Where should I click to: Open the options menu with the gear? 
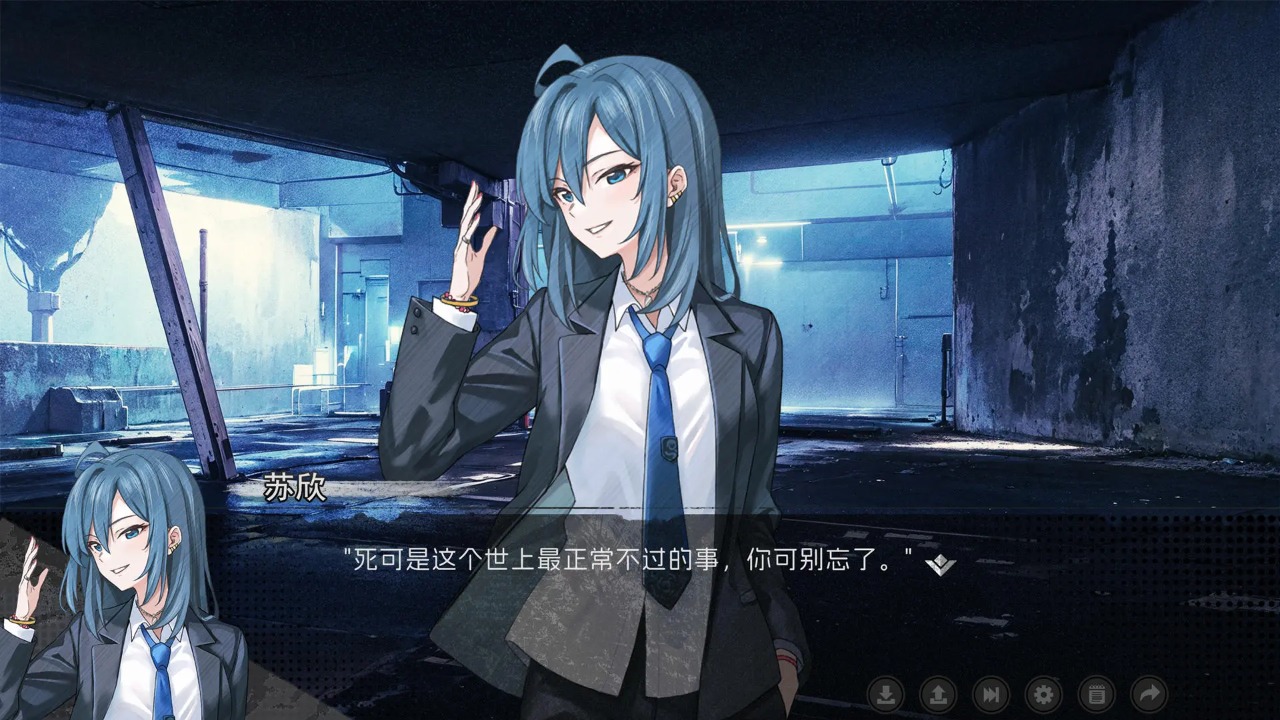click(1046, 696)
